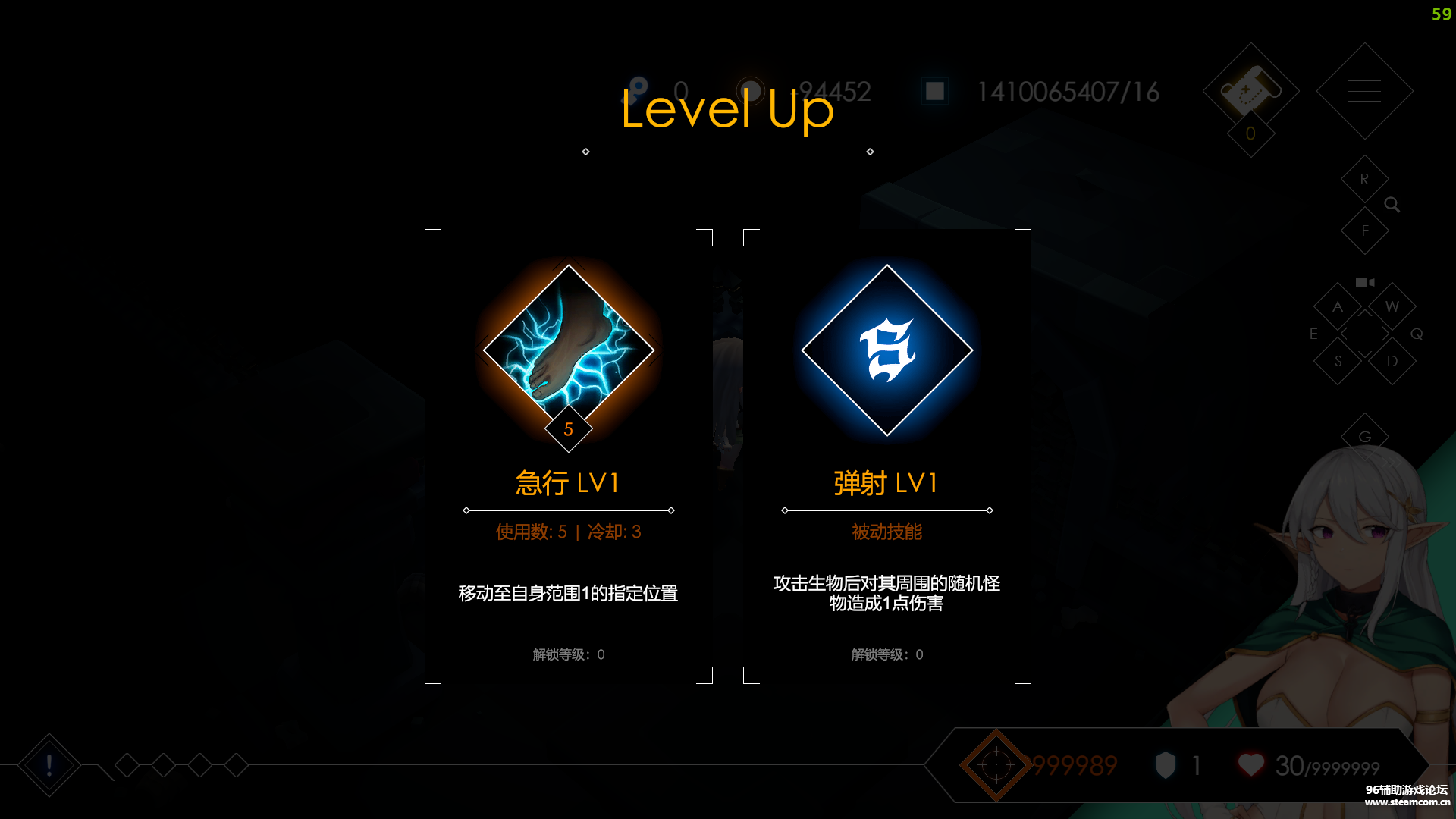The image size is (1456, 819).
Task: Select the 弹射 LV1 passive skill card
Action: tap(886, 455)
